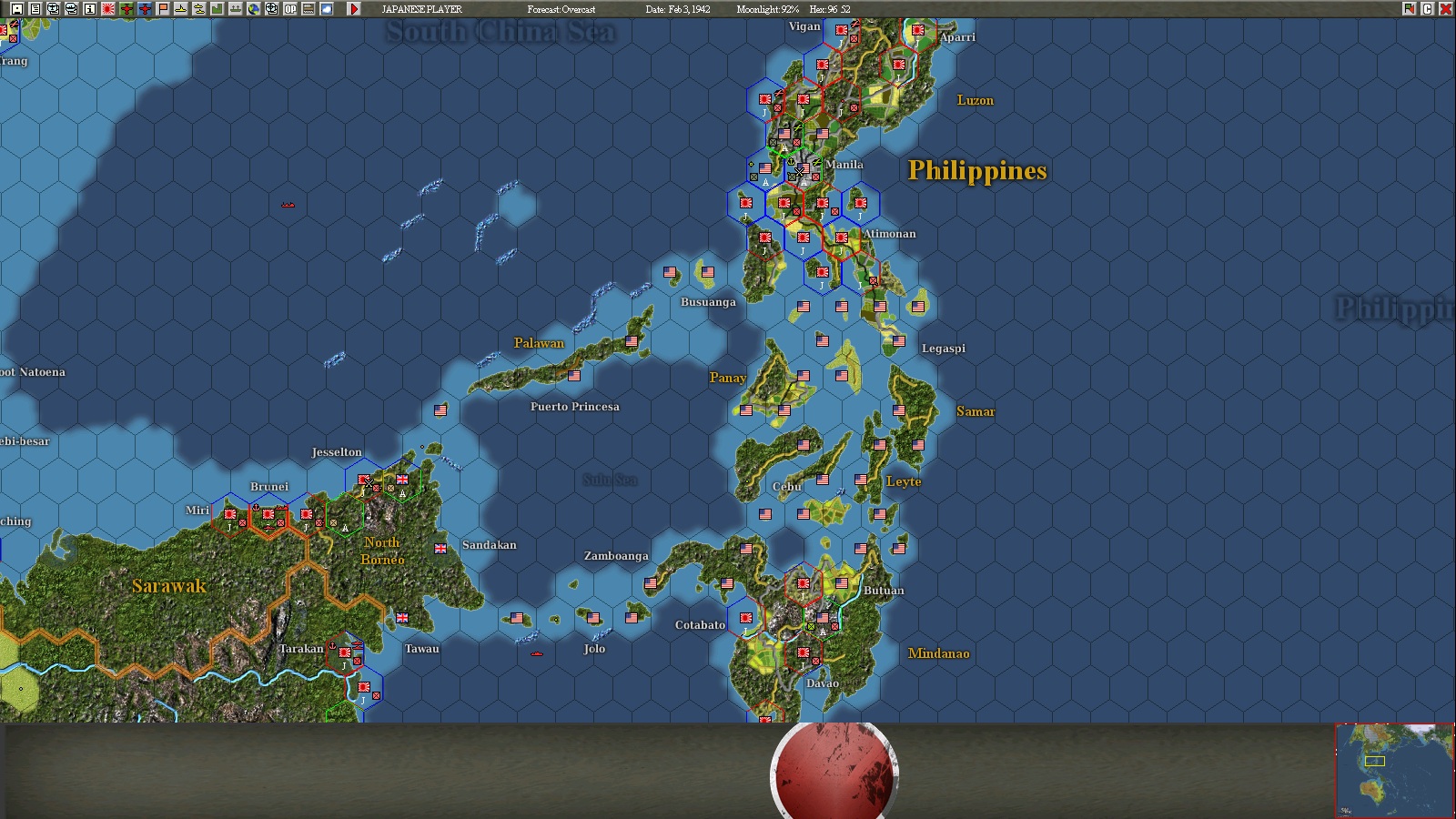
Task: Click the targeting globe jump icon
Action: click(x=271, y=7)
